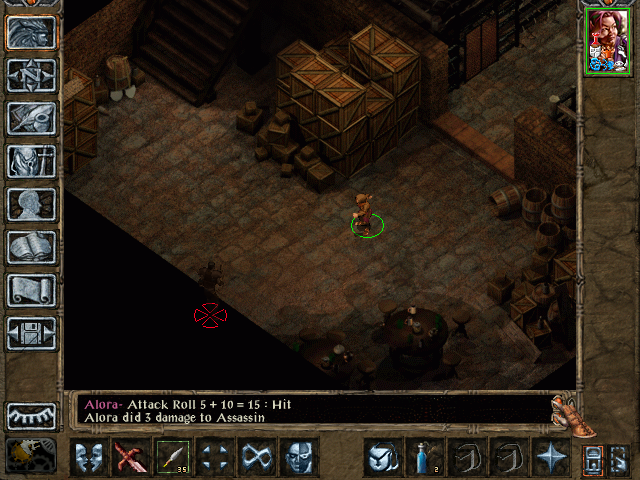
Task: Use the infinity-symbol action button
Action: tap(257, 458)
